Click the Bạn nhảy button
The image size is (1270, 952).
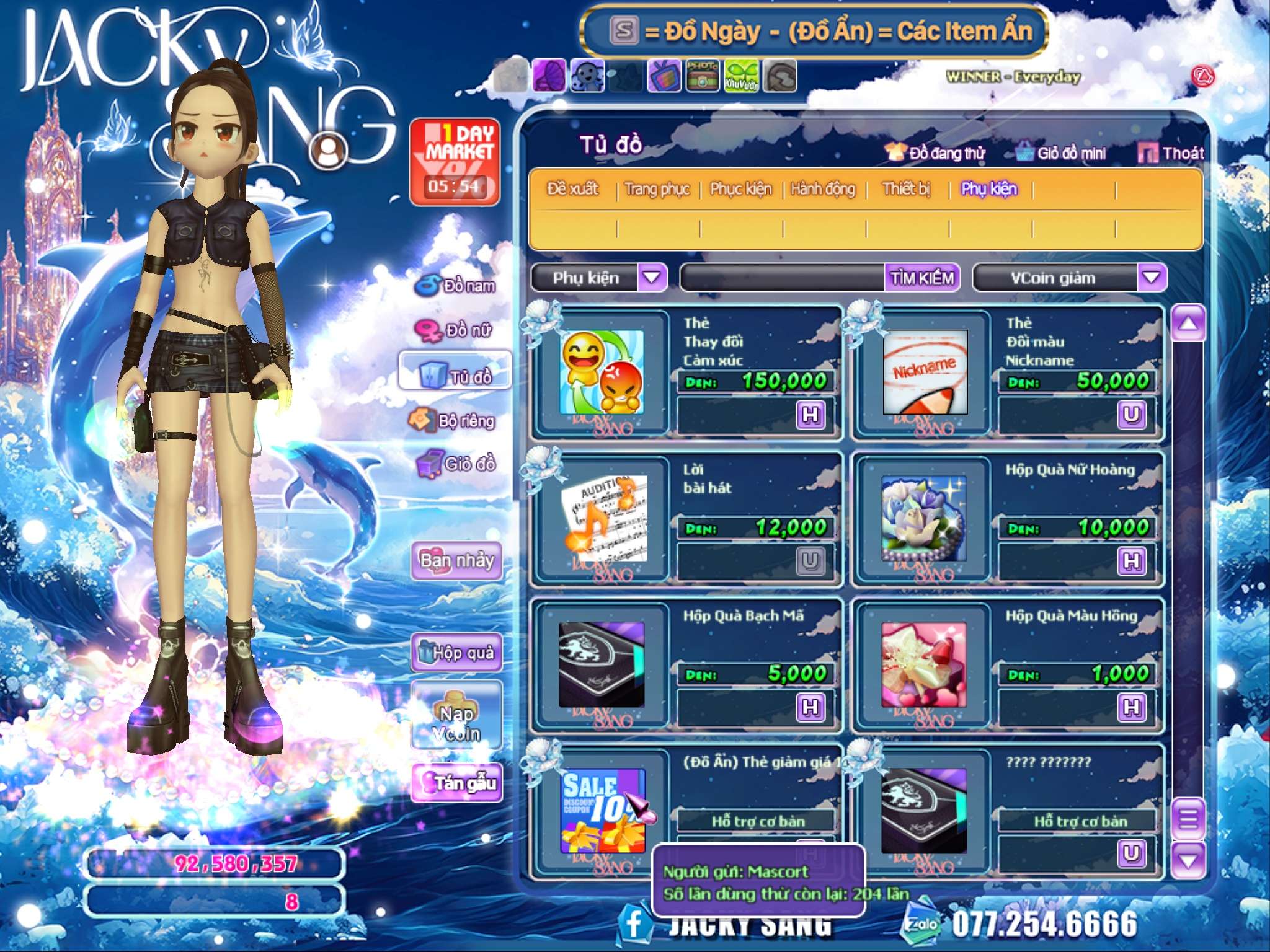pyautogui.click(x=456, y=561)
